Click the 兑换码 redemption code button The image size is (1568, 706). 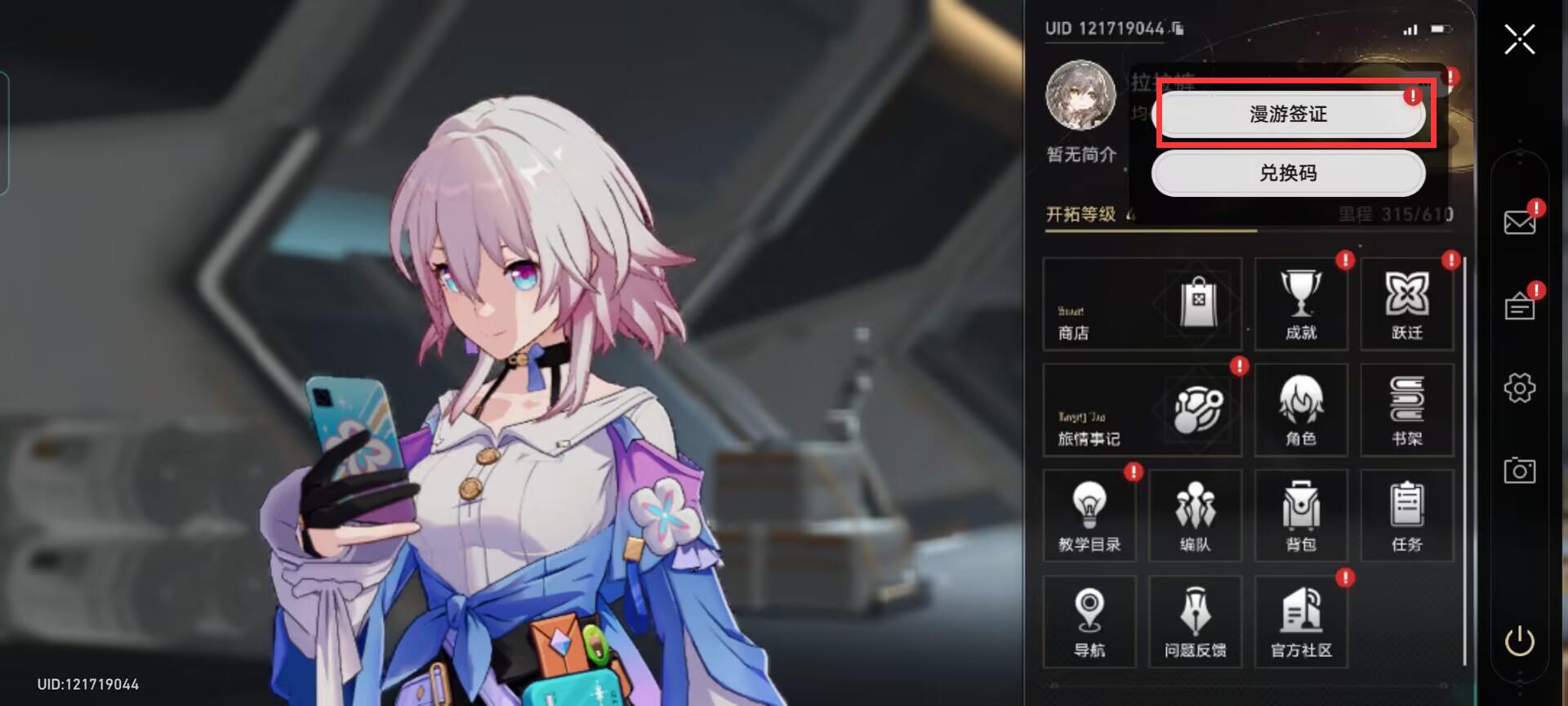click(x=1288, y=173)
